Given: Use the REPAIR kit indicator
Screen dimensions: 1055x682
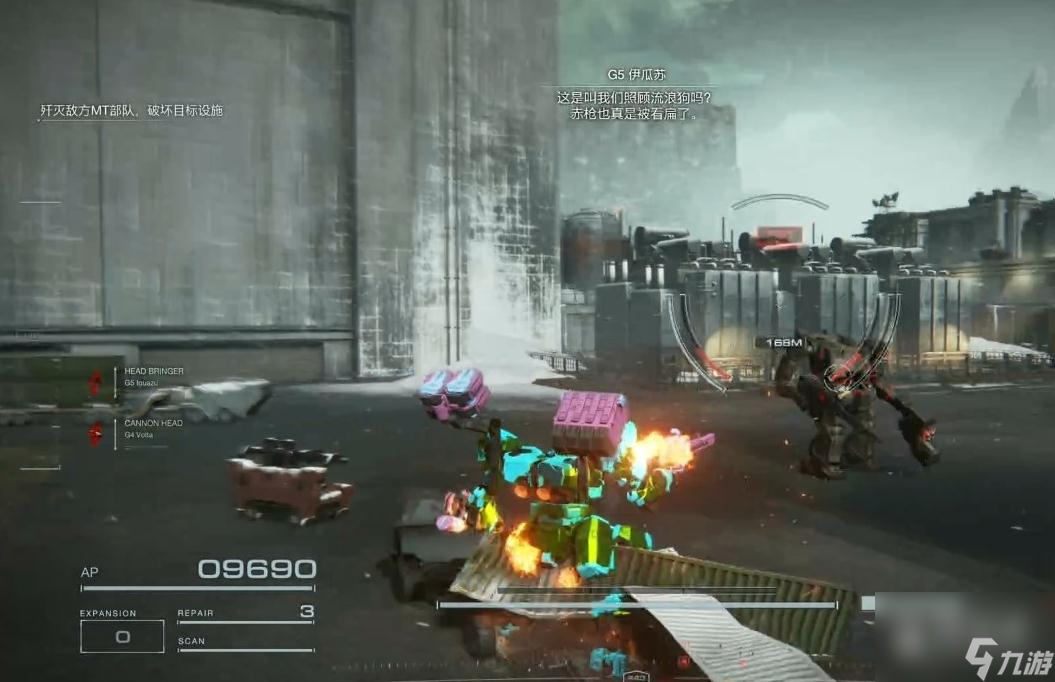Looking at the screenshot, I should pyautogui.click(x=245, y=613).
